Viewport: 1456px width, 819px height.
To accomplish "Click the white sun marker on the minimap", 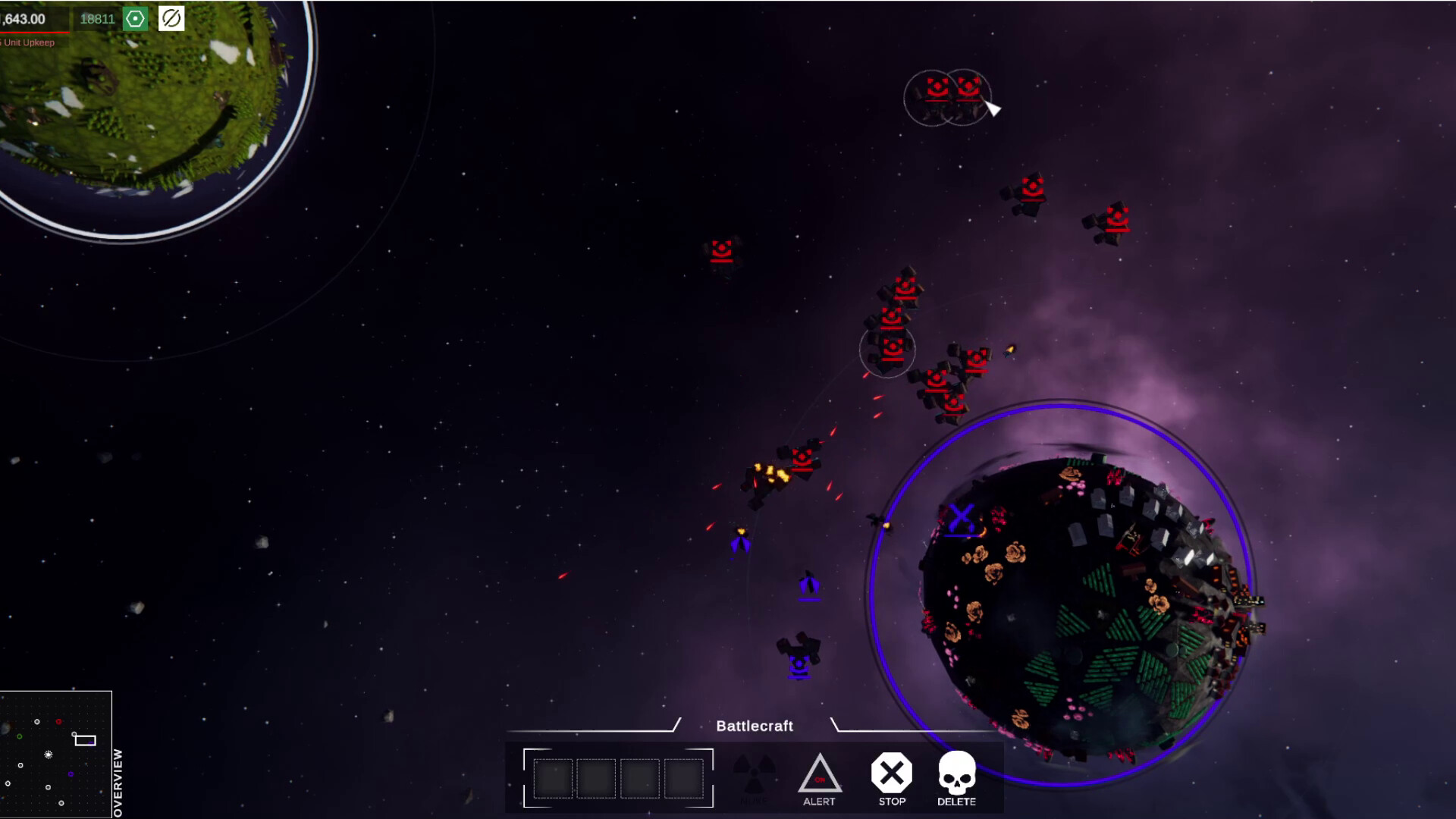I will [49, 755].
